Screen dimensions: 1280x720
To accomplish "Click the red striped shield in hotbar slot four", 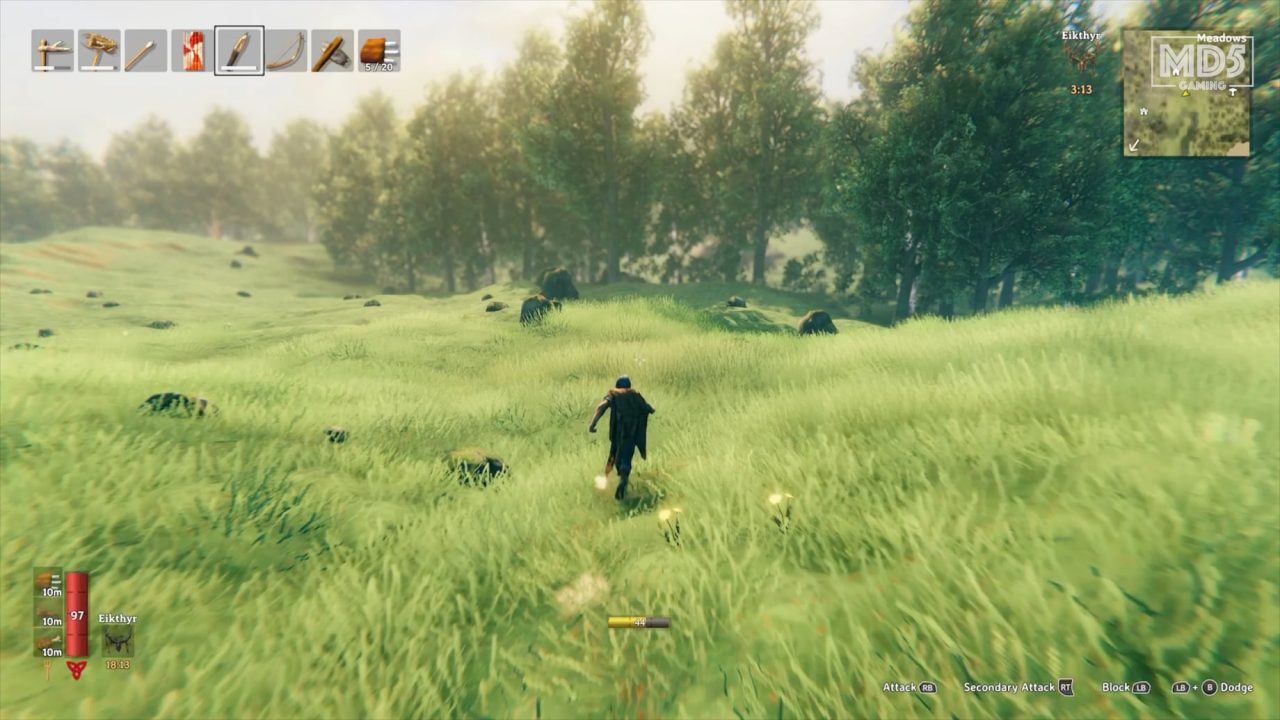I will pyautogui.click(x=191, y=49).
